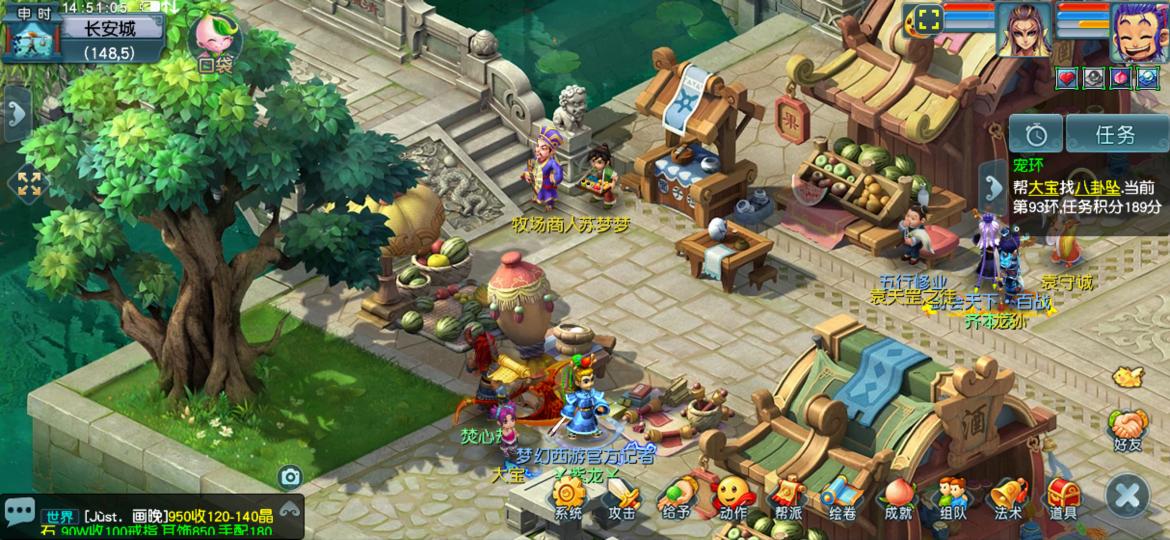Screen dimensions: 1170x540
Task: Click the long-haired character portrait
Action: point(1024,32)
